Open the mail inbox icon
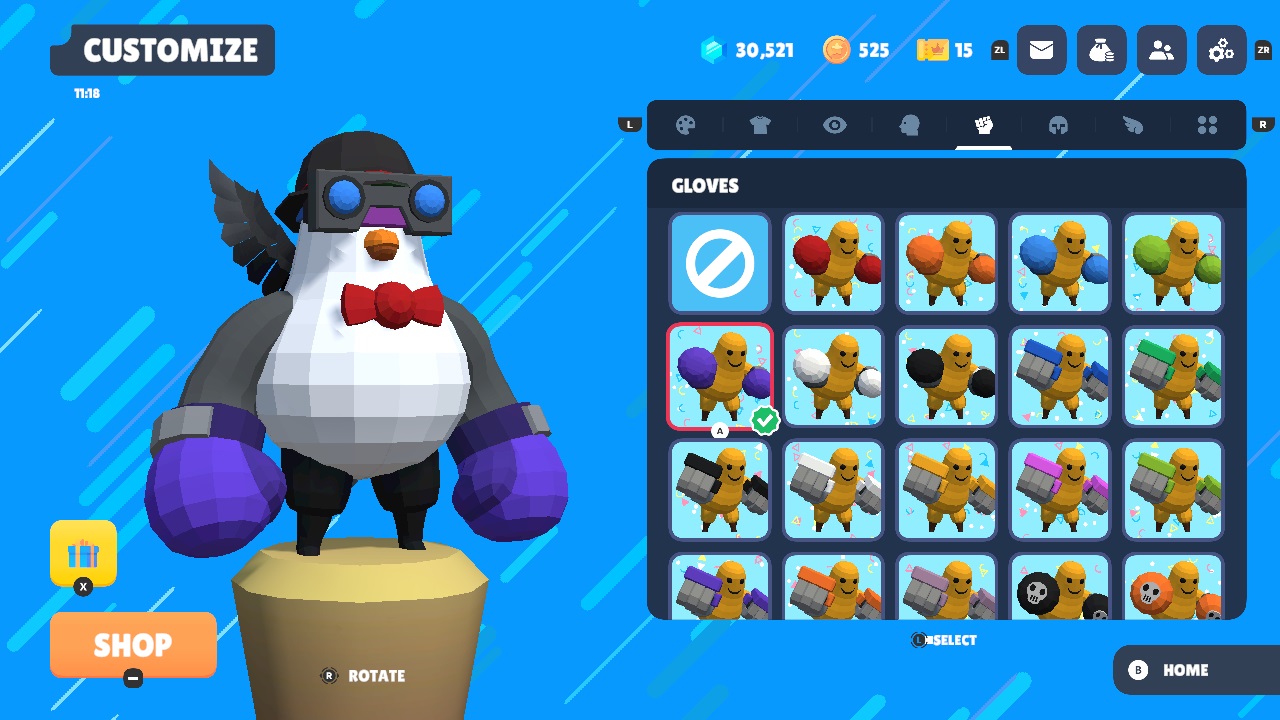This screenshot has height=720, width=1280. (1041, 50)
